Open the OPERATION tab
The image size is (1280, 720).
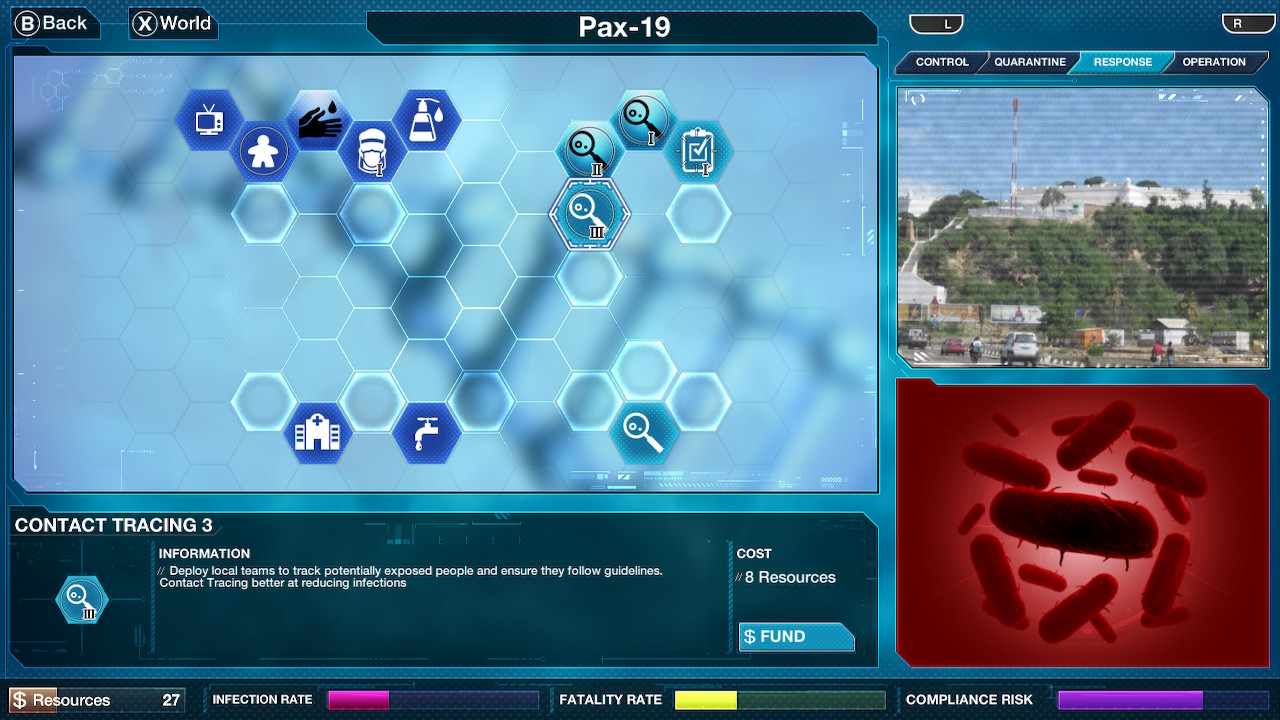click(1215, 62)
